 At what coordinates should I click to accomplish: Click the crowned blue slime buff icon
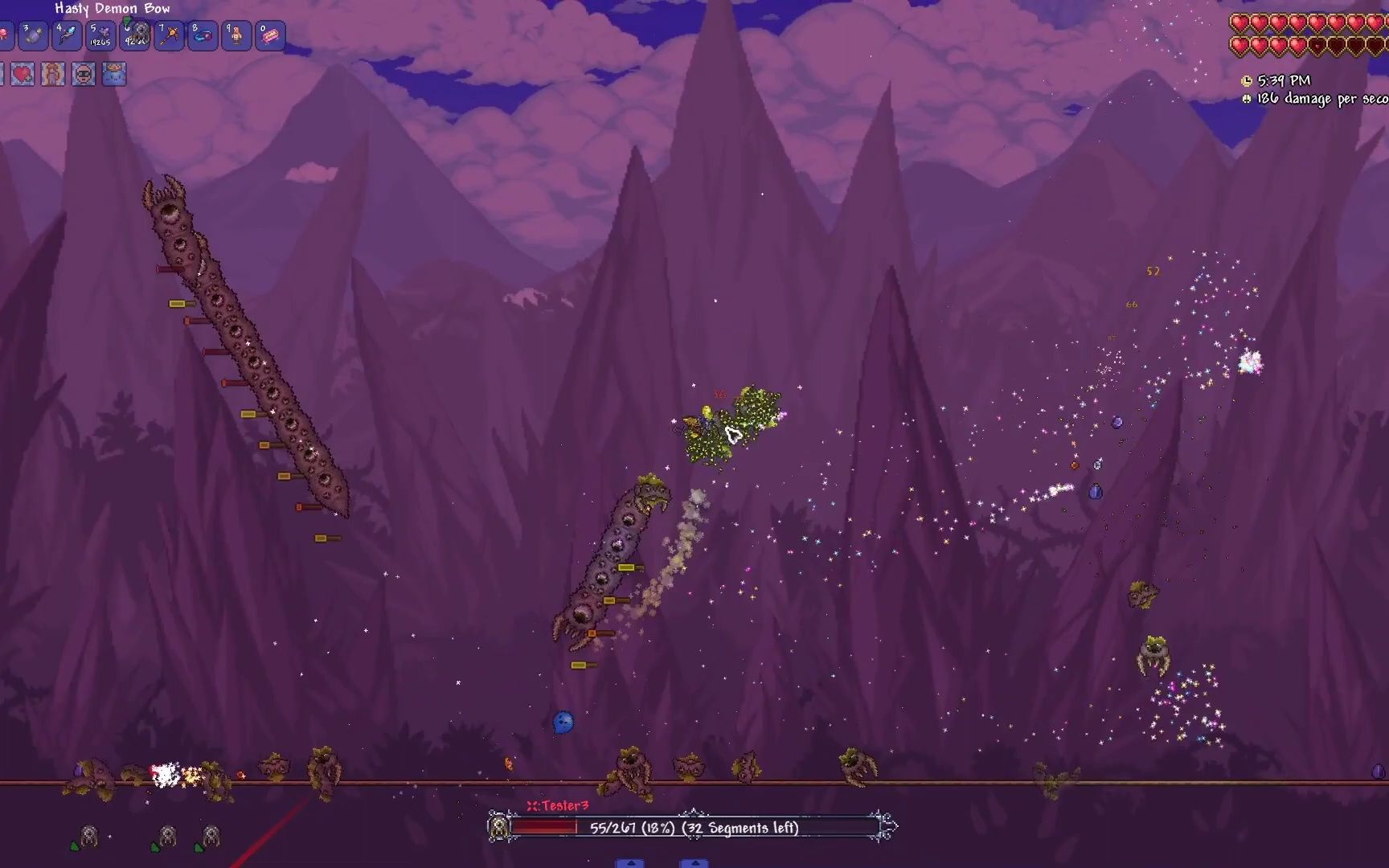pos(115,75)
